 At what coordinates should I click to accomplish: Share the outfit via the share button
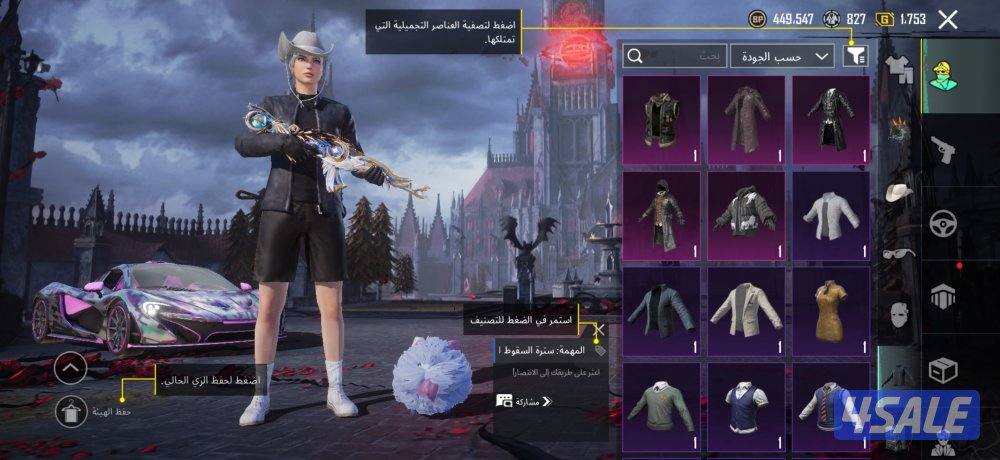(x=525, y=401)
